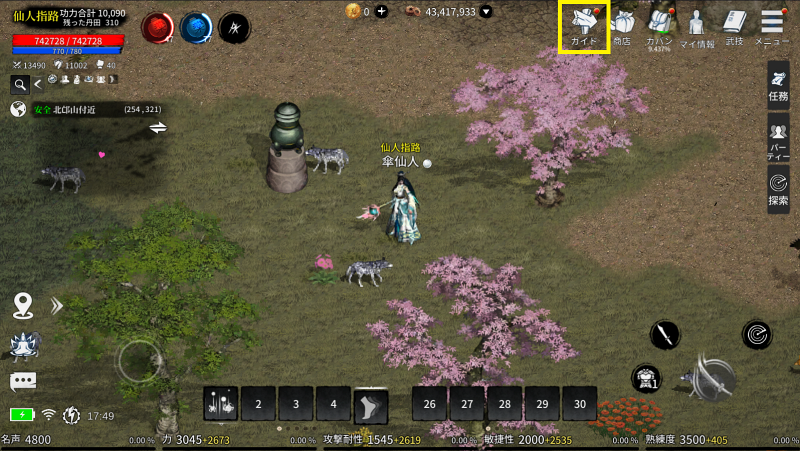Open the カバン bag inventory
800x451 pixels.
[x=659, y=27]
